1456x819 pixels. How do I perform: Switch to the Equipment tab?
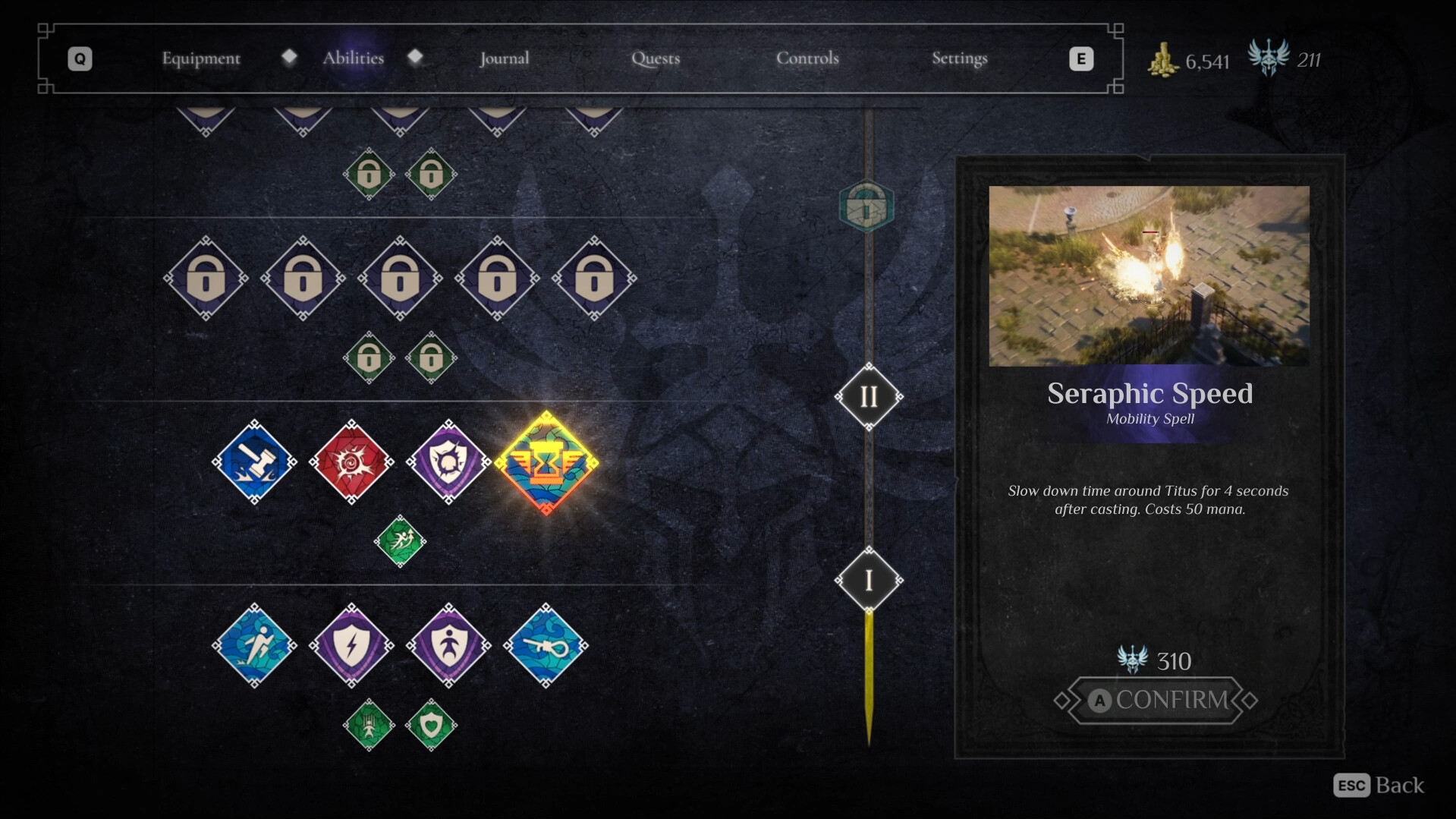[x=200, y=58]
